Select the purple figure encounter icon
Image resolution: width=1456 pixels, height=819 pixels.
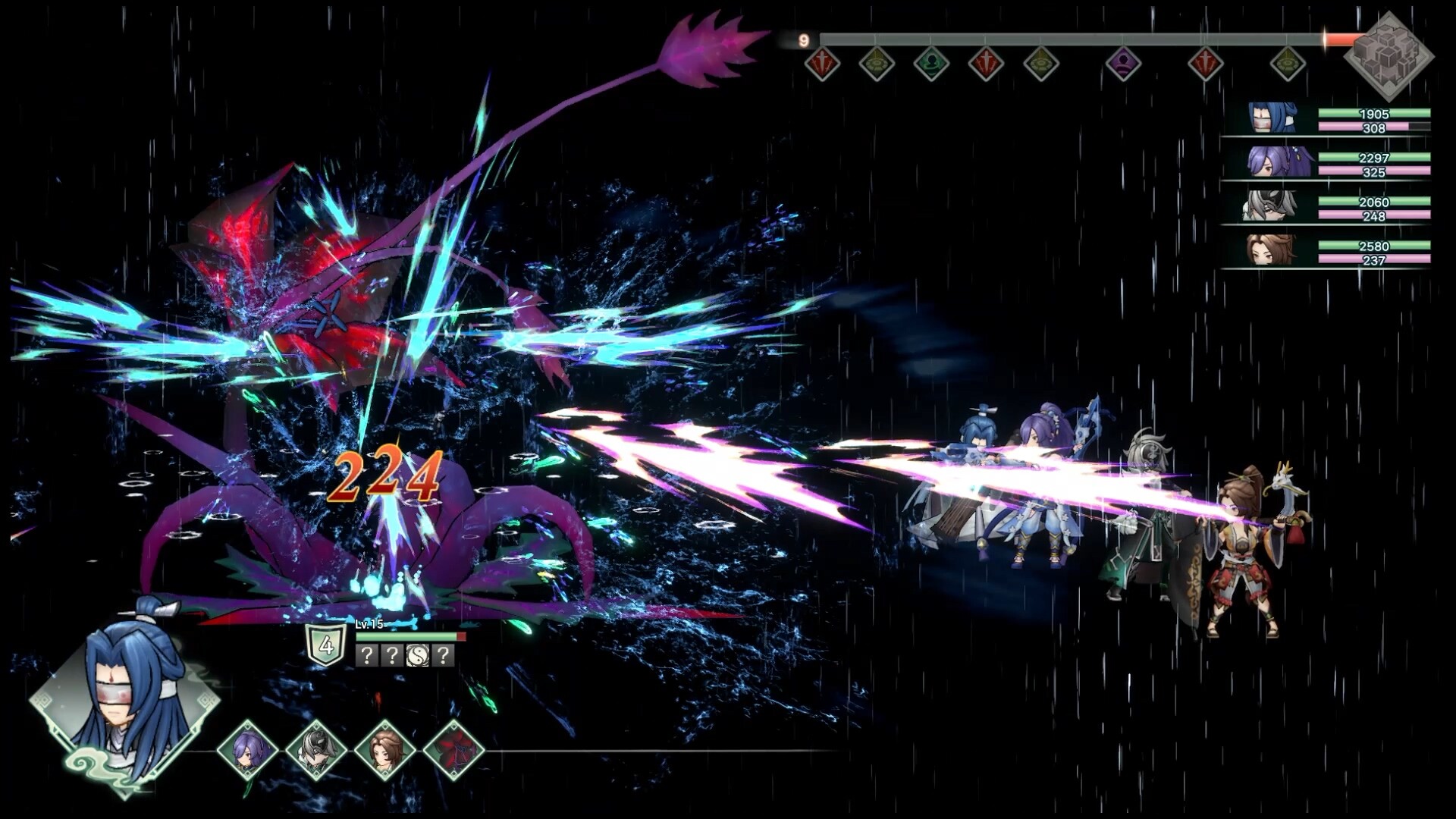pyautogui.click(x=1122, y=64)
